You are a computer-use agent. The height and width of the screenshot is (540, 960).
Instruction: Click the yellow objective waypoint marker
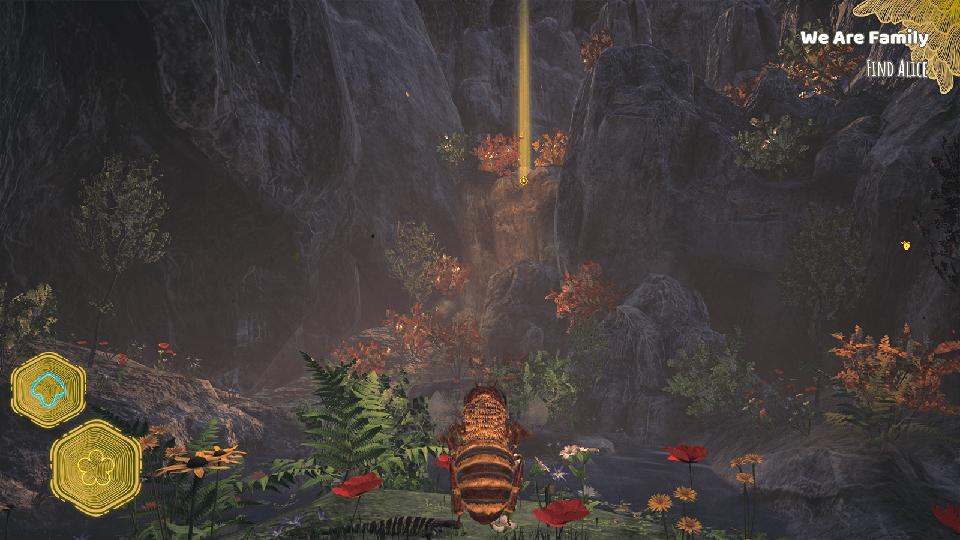pos(523,181)
